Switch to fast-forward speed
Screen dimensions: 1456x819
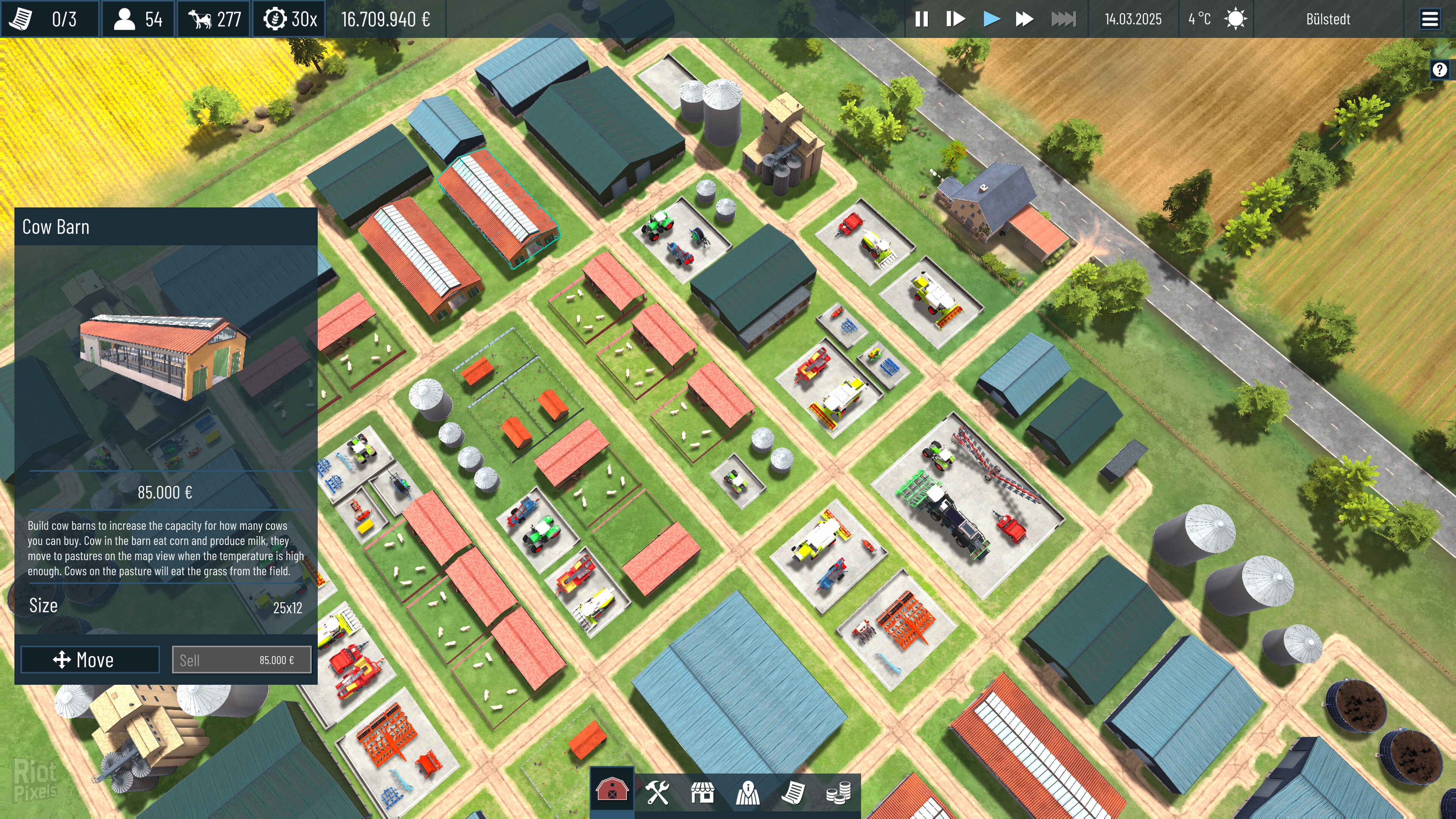(x=1024, y=19)
